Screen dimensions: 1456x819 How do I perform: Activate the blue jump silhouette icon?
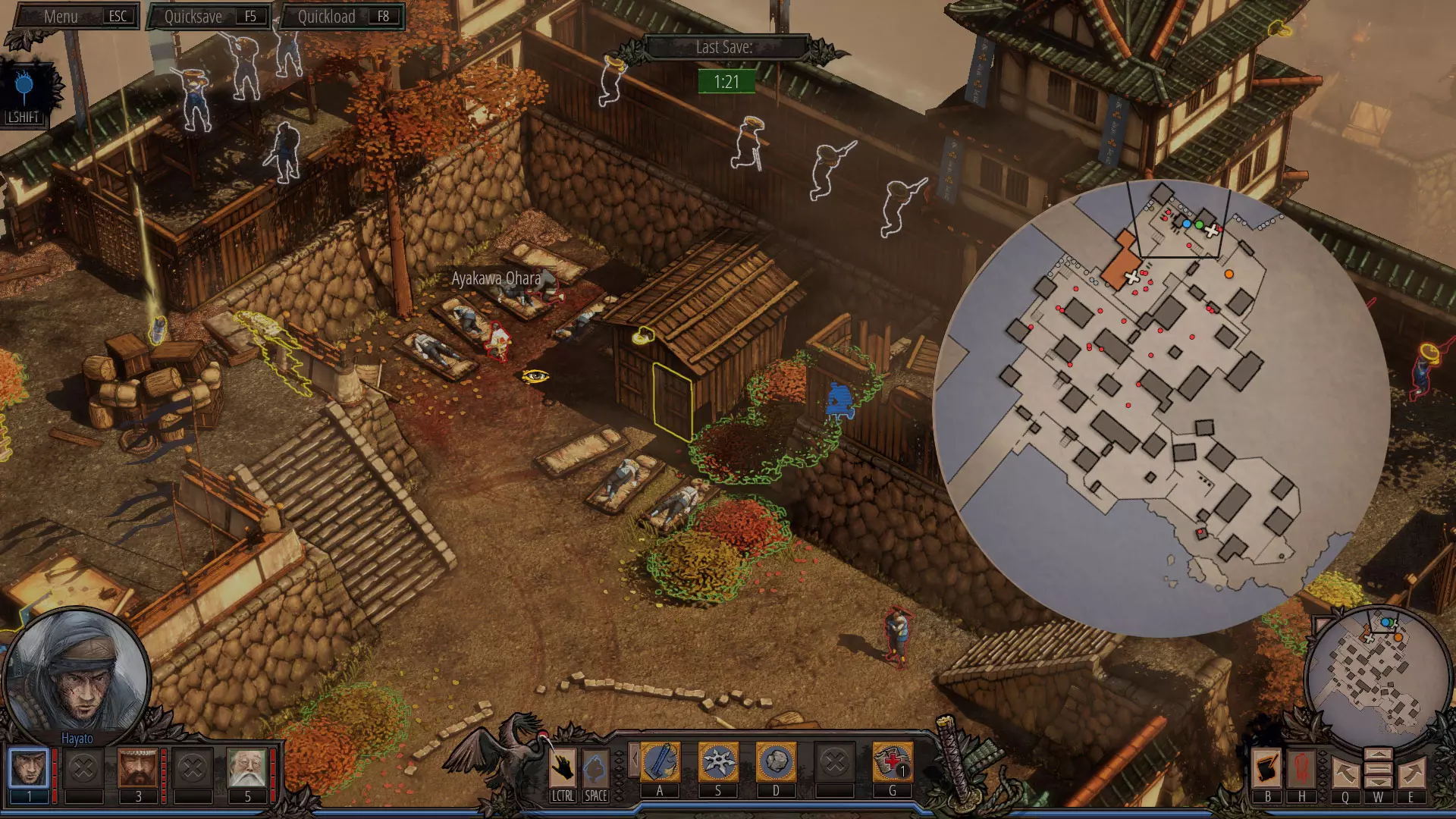(x=595, y=768)
